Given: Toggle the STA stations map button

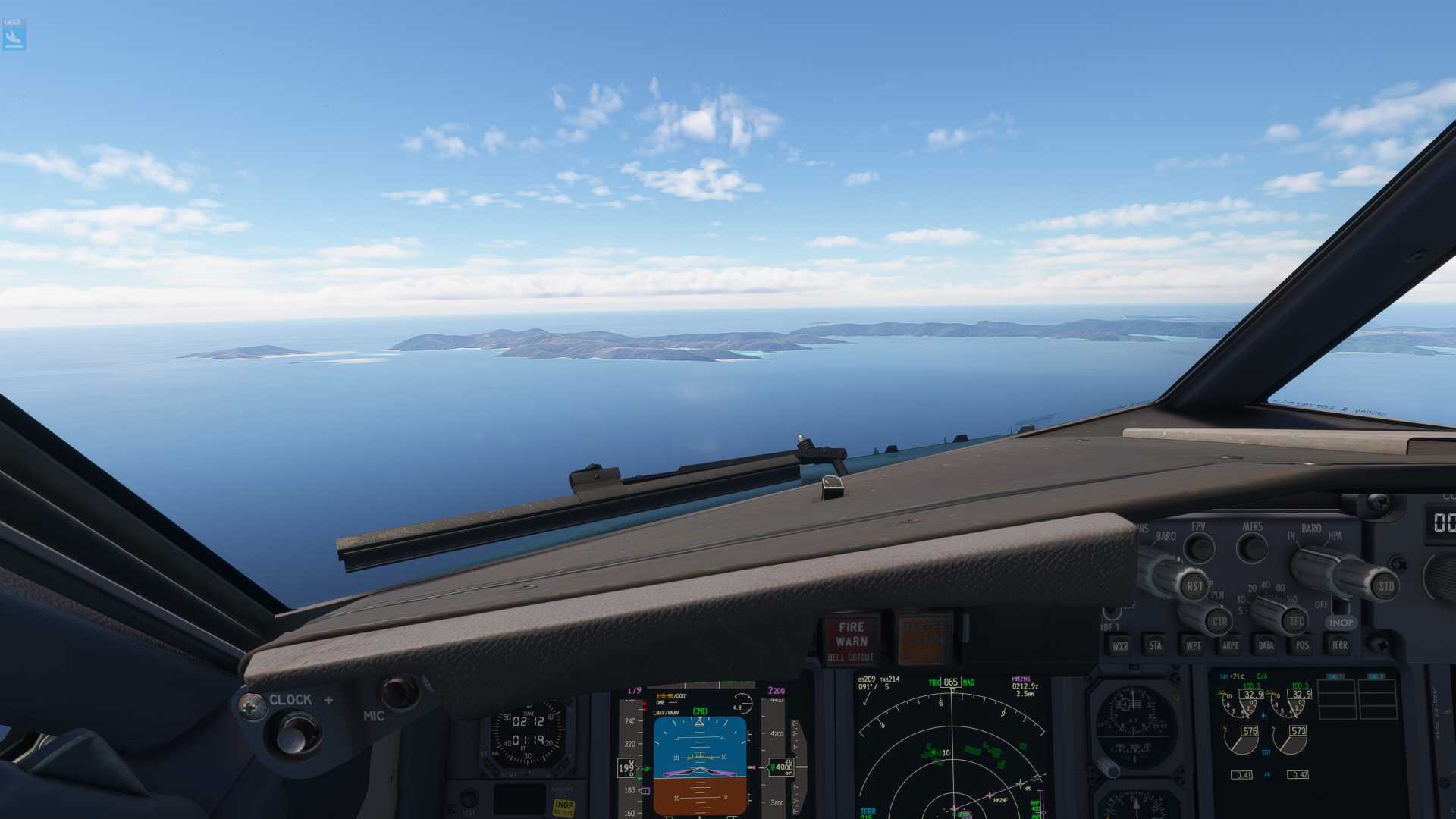Looking at the screenshot, I should [1155, 645].
